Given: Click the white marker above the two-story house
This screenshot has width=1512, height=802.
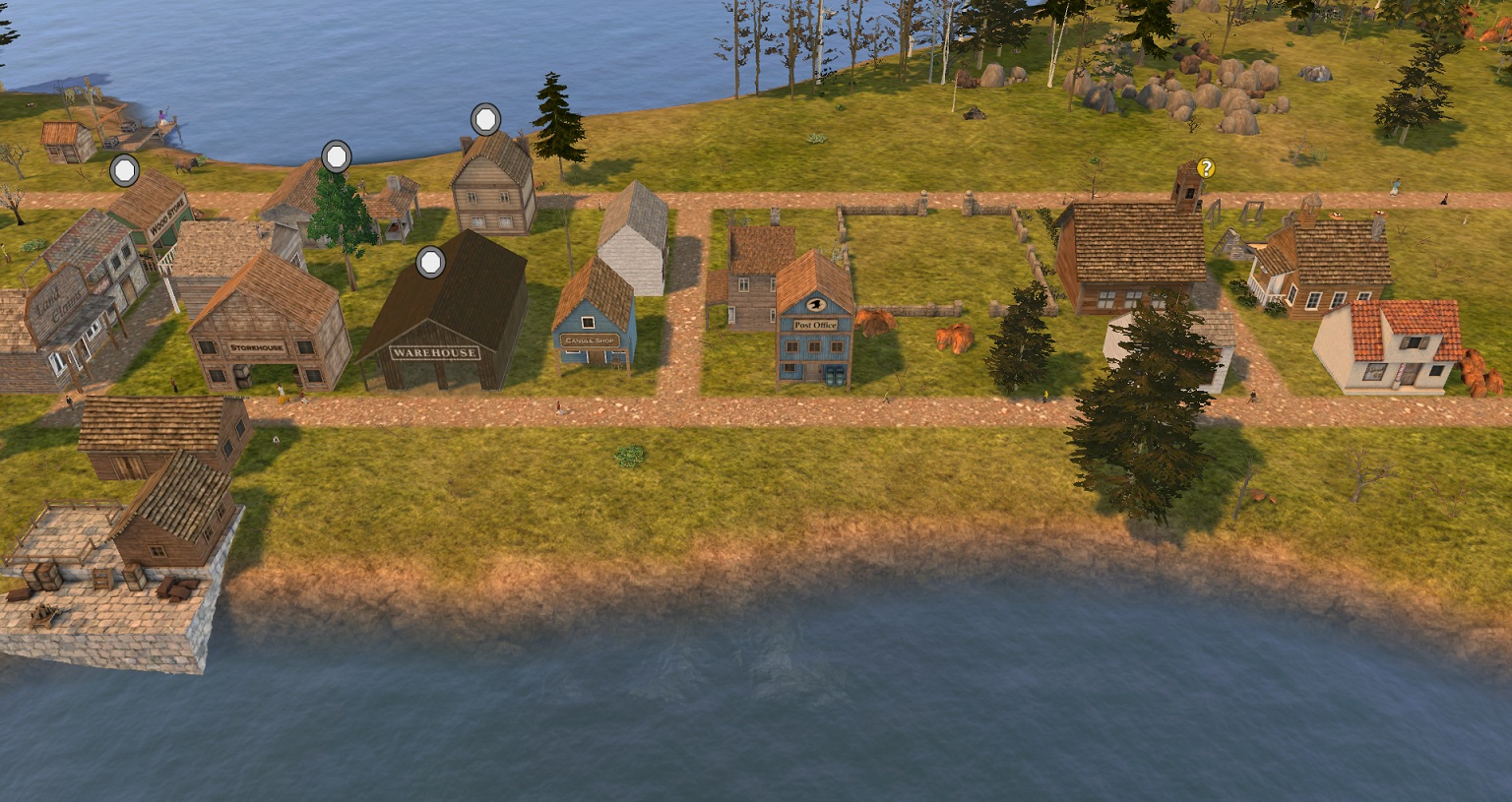Looking at the screenshot, I should (485, 120).
